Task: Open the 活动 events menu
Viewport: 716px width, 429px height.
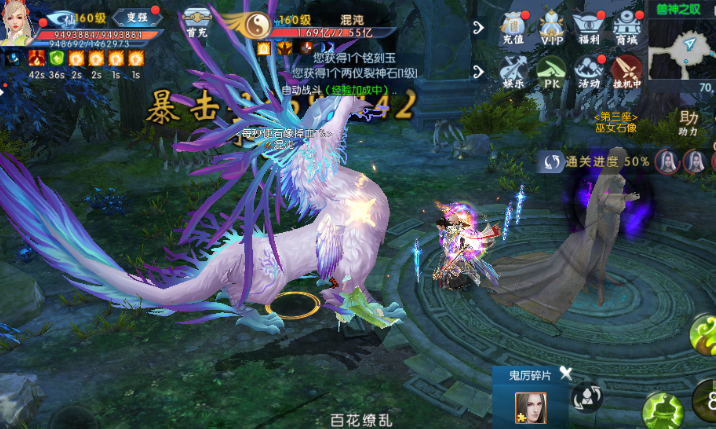Action: [x=590, y=72]
